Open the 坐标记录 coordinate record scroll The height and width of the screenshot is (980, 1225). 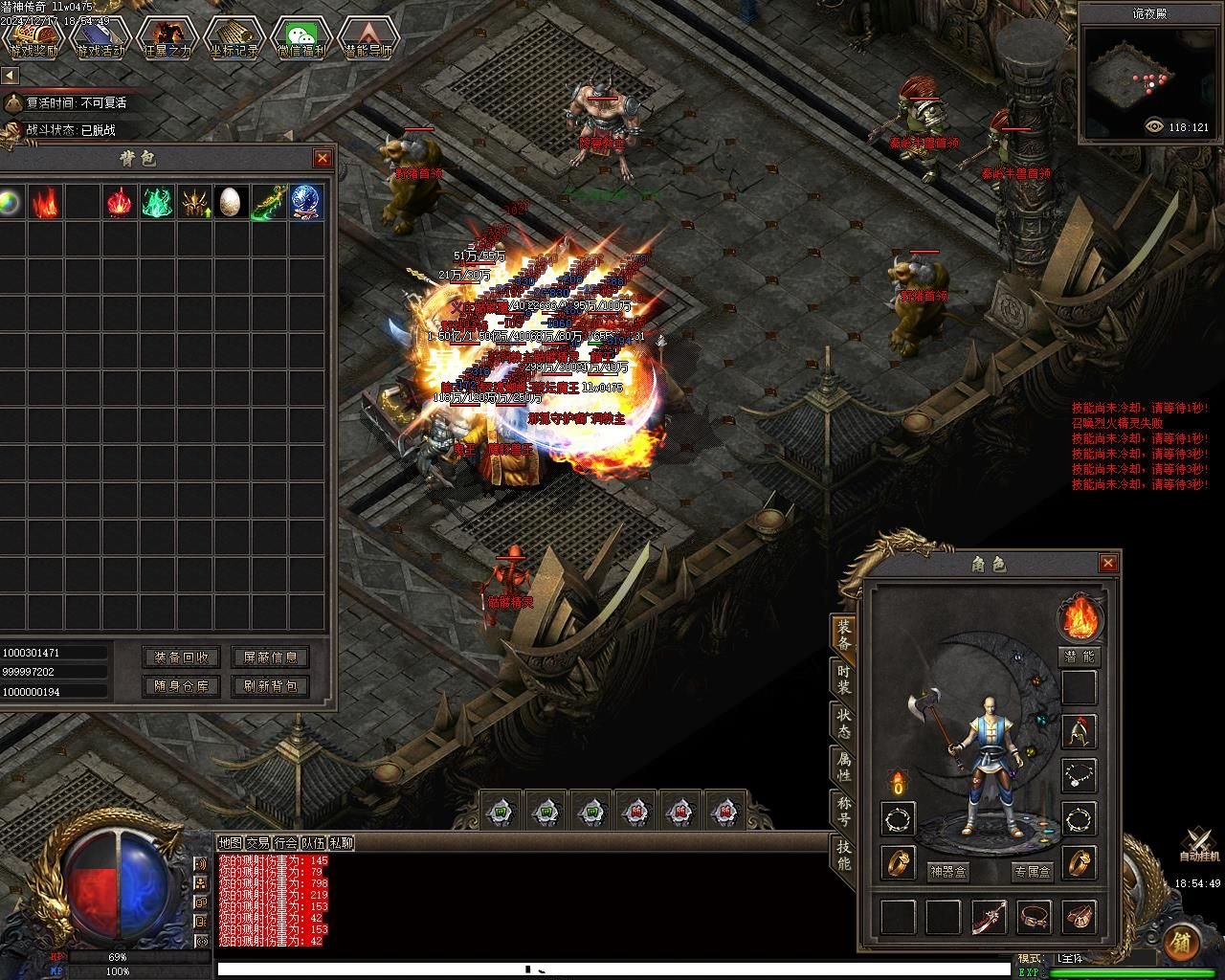click(234, 38)
